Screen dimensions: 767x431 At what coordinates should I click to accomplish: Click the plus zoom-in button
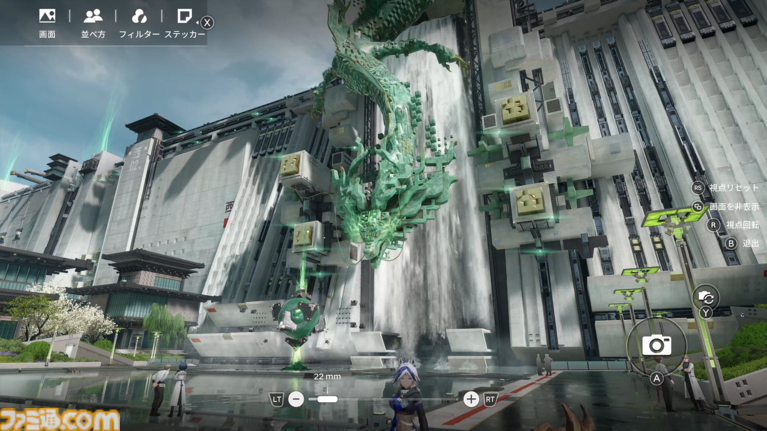(x=470, y=399)
